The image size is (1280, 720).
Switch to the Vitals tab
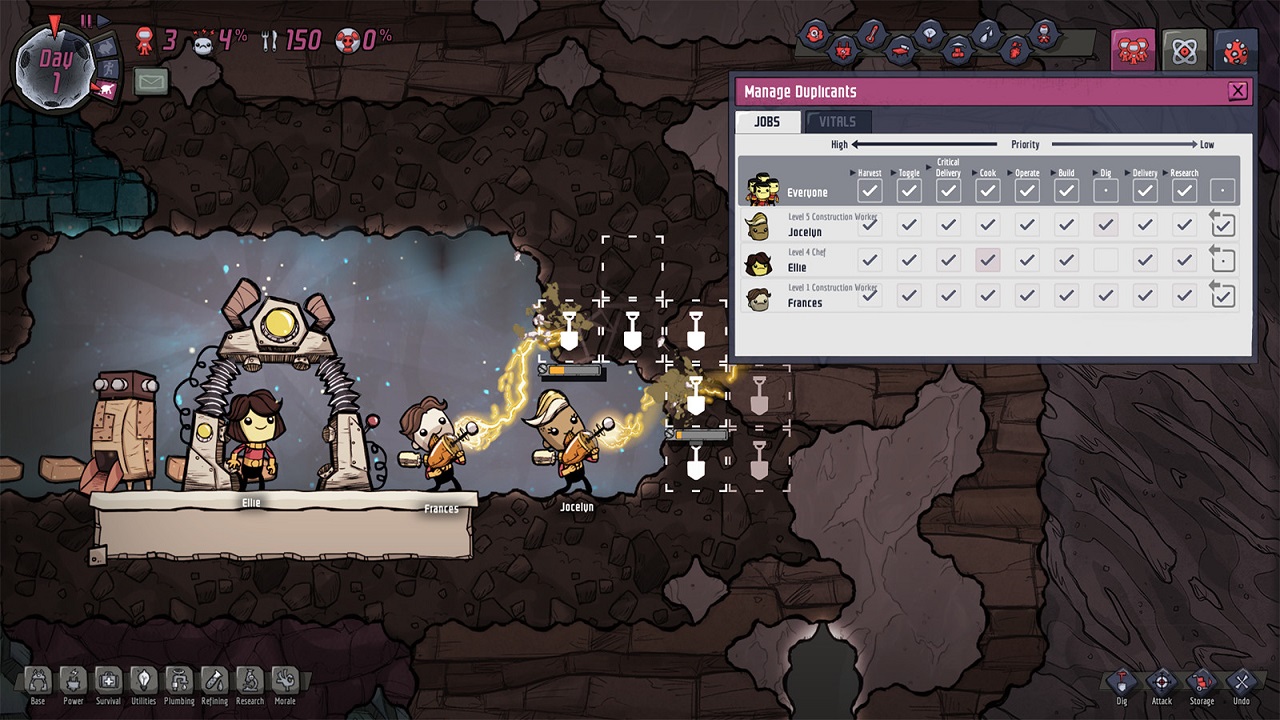(837, 122)
